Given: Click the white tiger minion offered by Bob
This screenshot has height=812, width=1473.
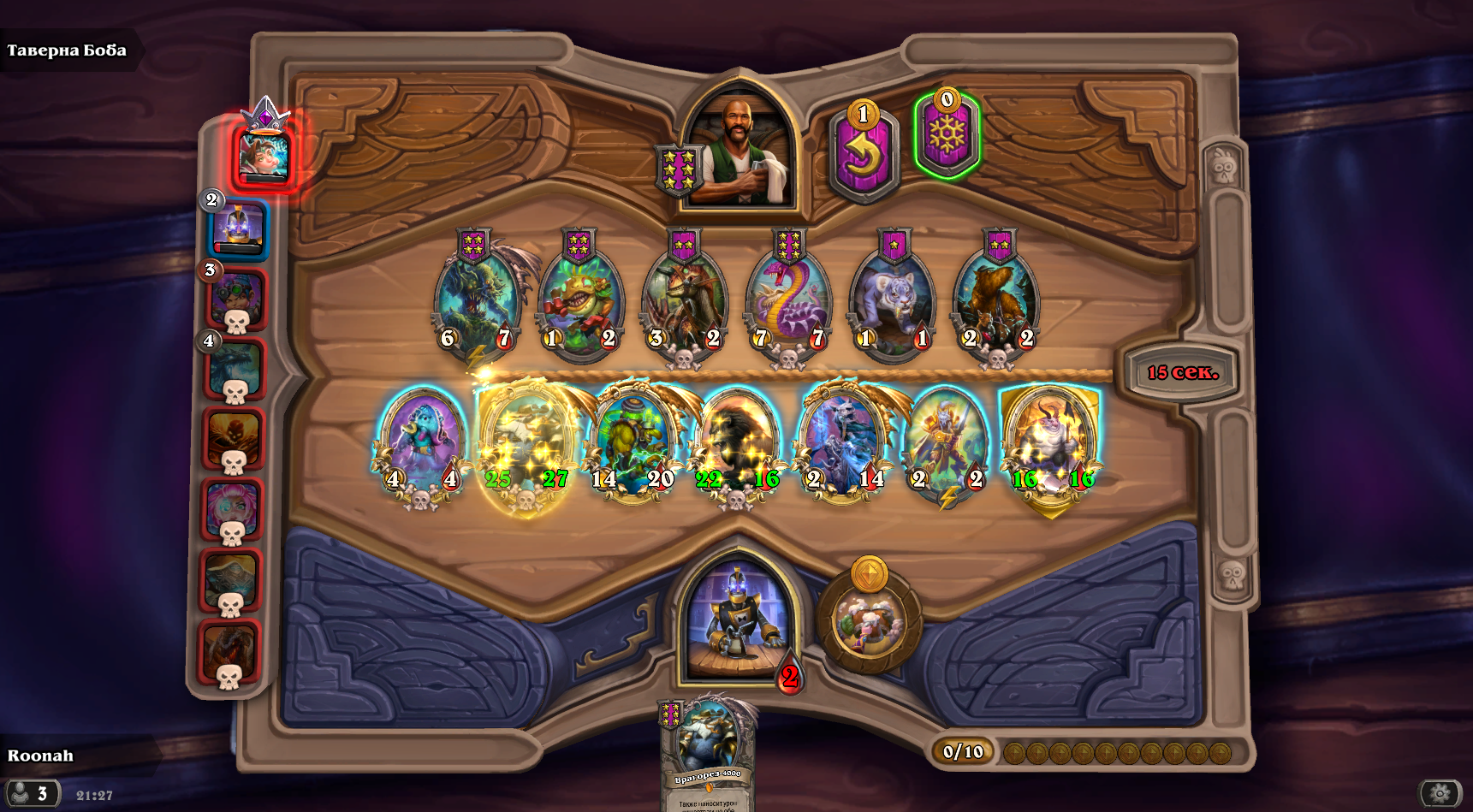Looking at the screenshot, I should (x=894, y=299).
